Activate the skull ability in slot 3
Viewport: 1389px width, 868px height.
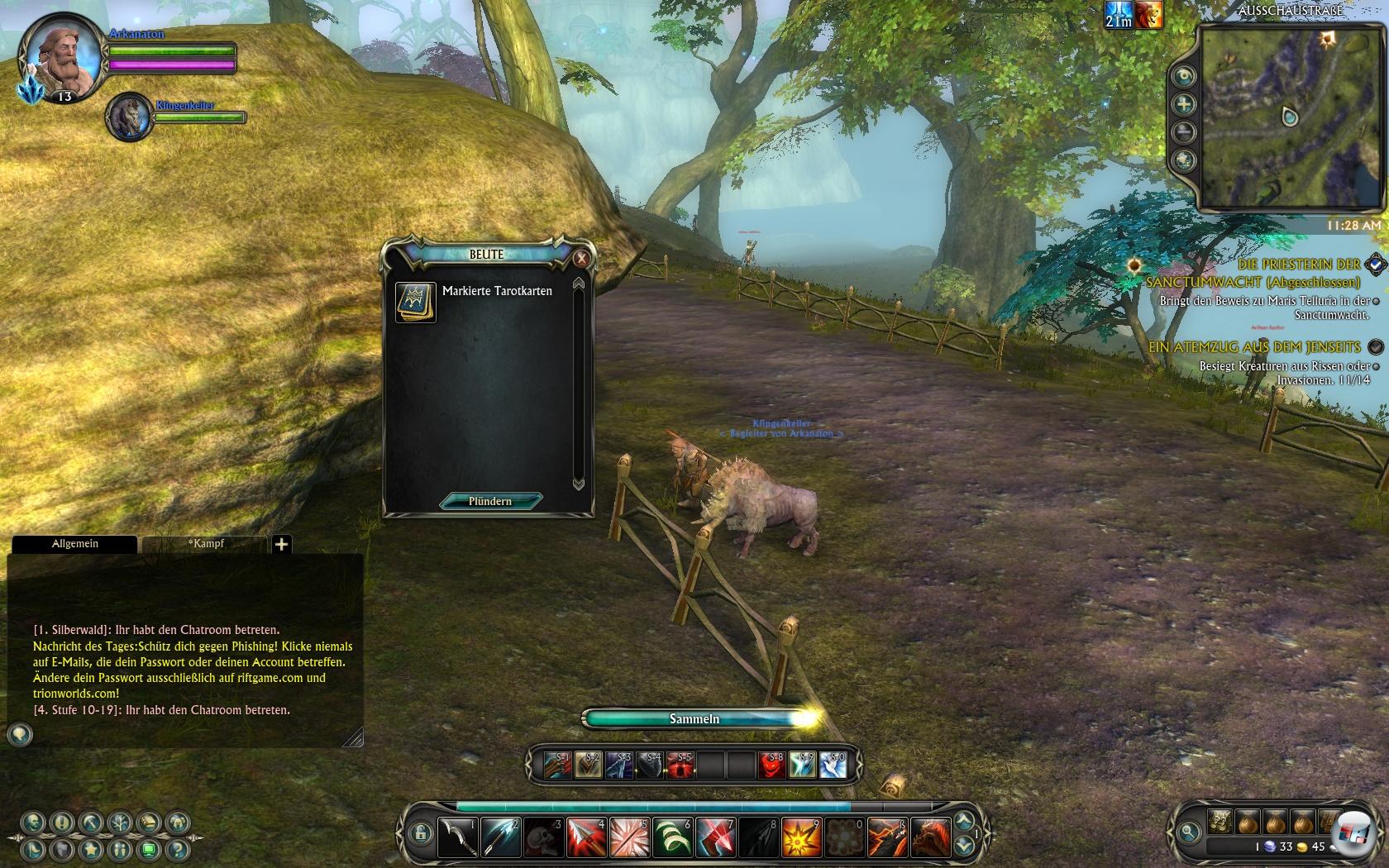point(543,837)
